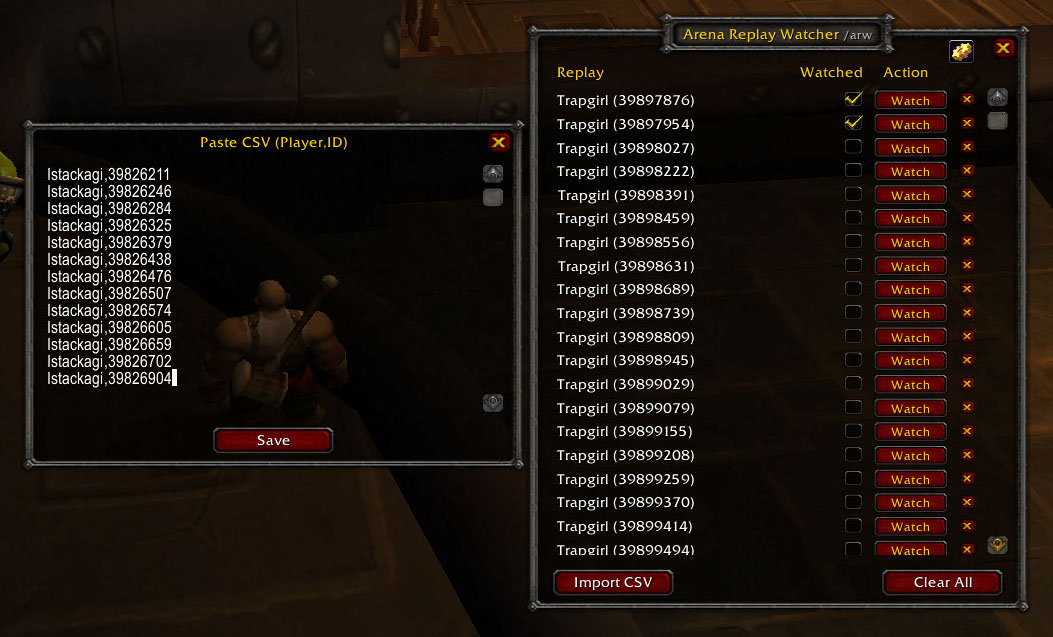
Task: Toggle watched checkbox for Trapgirl 39898809
Action: [x=853, y=336]
